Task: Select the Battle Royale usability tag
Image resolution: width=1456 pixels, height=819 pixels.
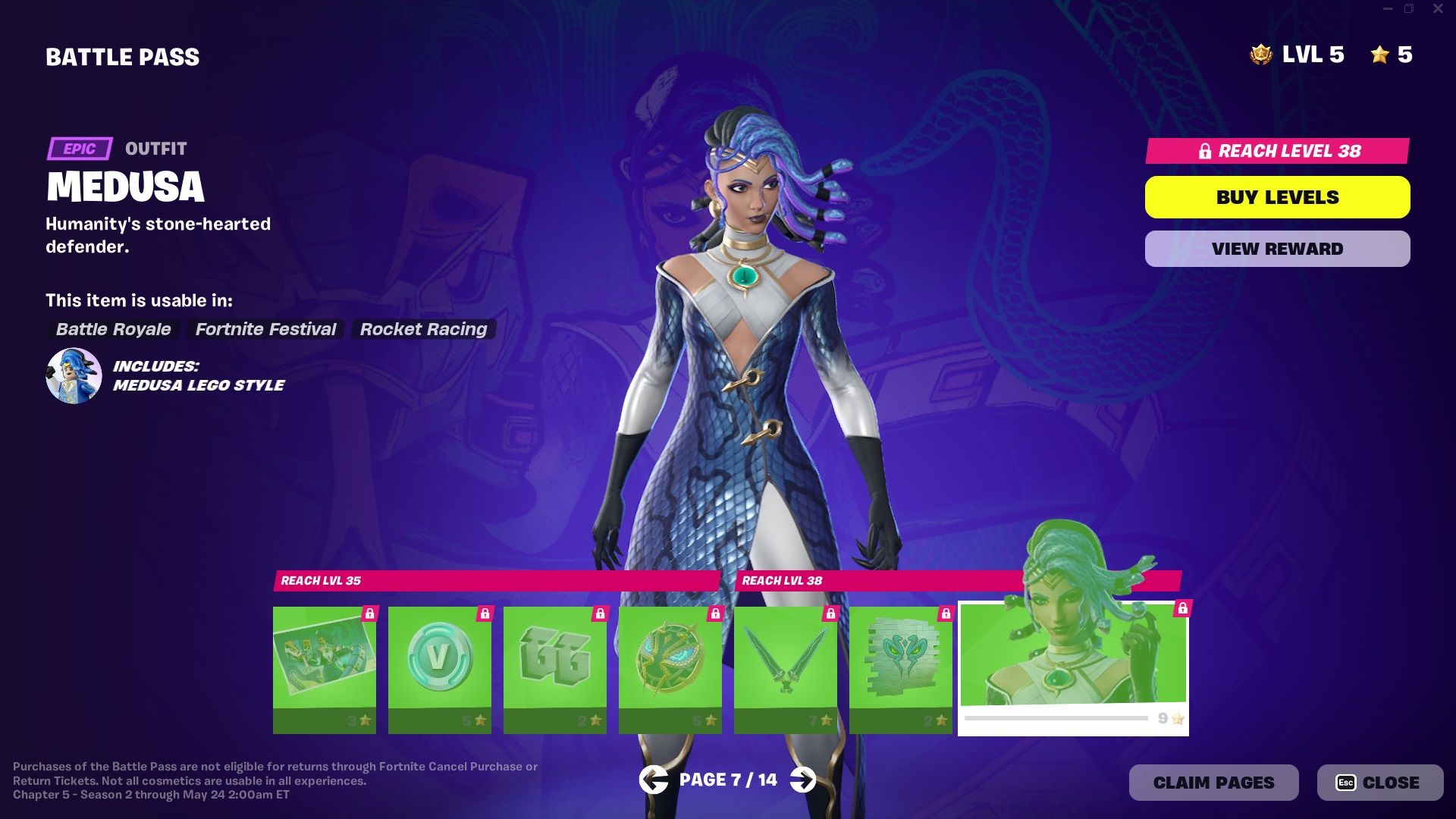Action: [113, 329]
